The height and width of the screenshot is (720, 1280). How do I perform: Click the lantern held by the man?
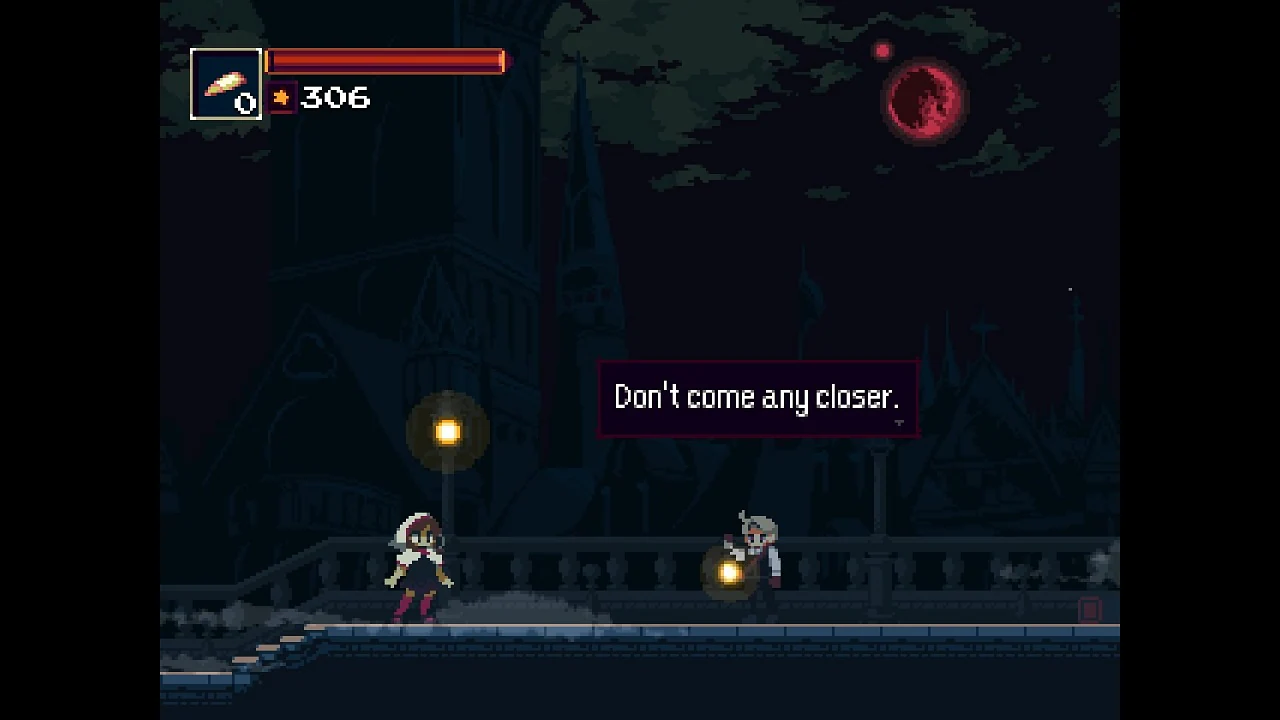coord(728,573)
